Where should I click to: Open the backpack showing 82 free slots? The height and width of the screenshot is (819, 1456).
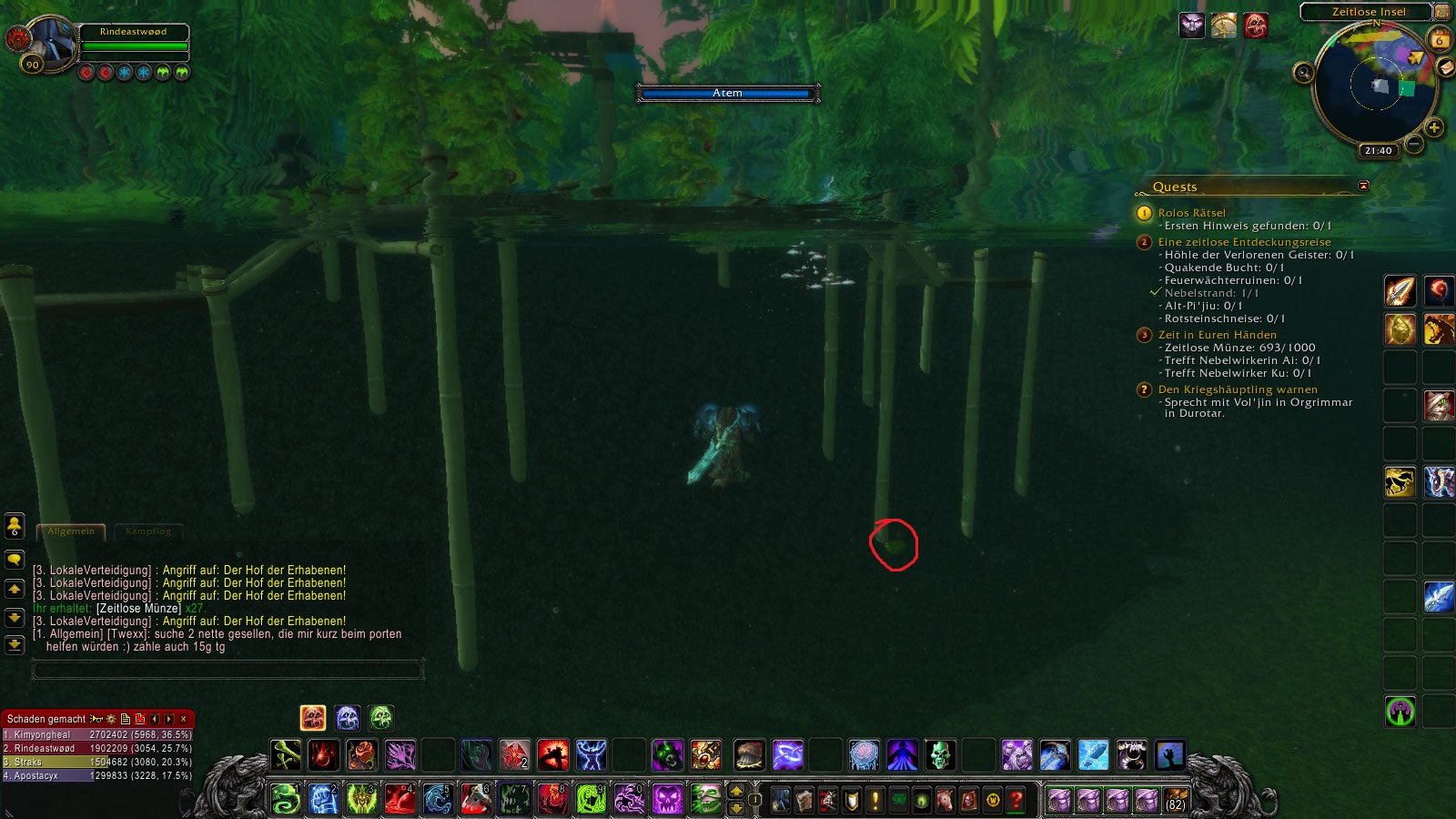(x=1175, y=801)
